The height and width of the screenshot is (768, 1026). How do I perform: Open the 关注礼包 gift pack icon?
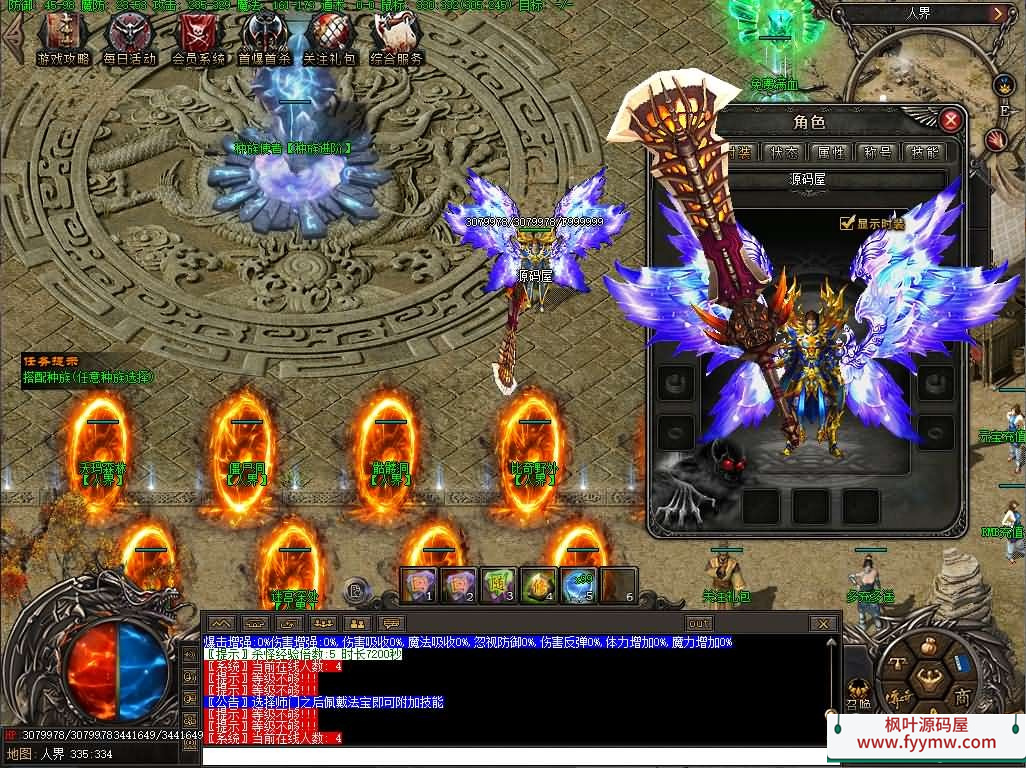point(330,36)
